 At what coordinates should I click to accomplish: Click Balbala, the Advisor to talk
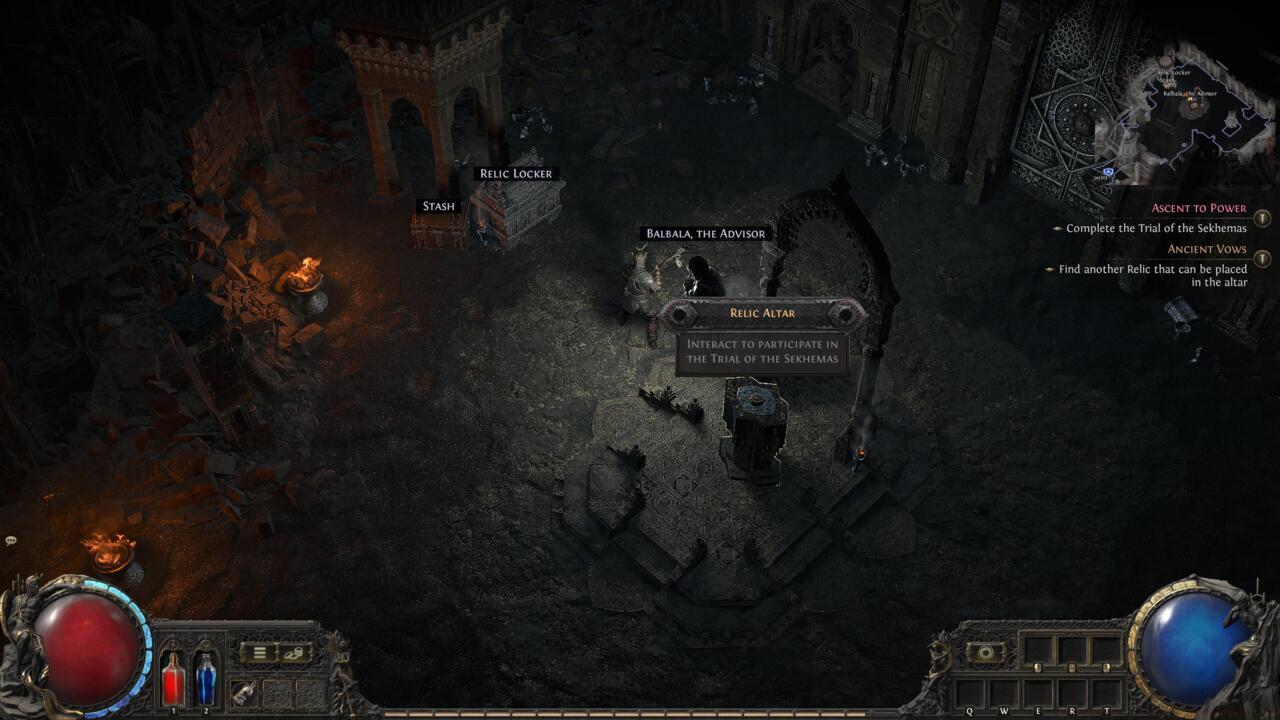click(x=705, y=232)
